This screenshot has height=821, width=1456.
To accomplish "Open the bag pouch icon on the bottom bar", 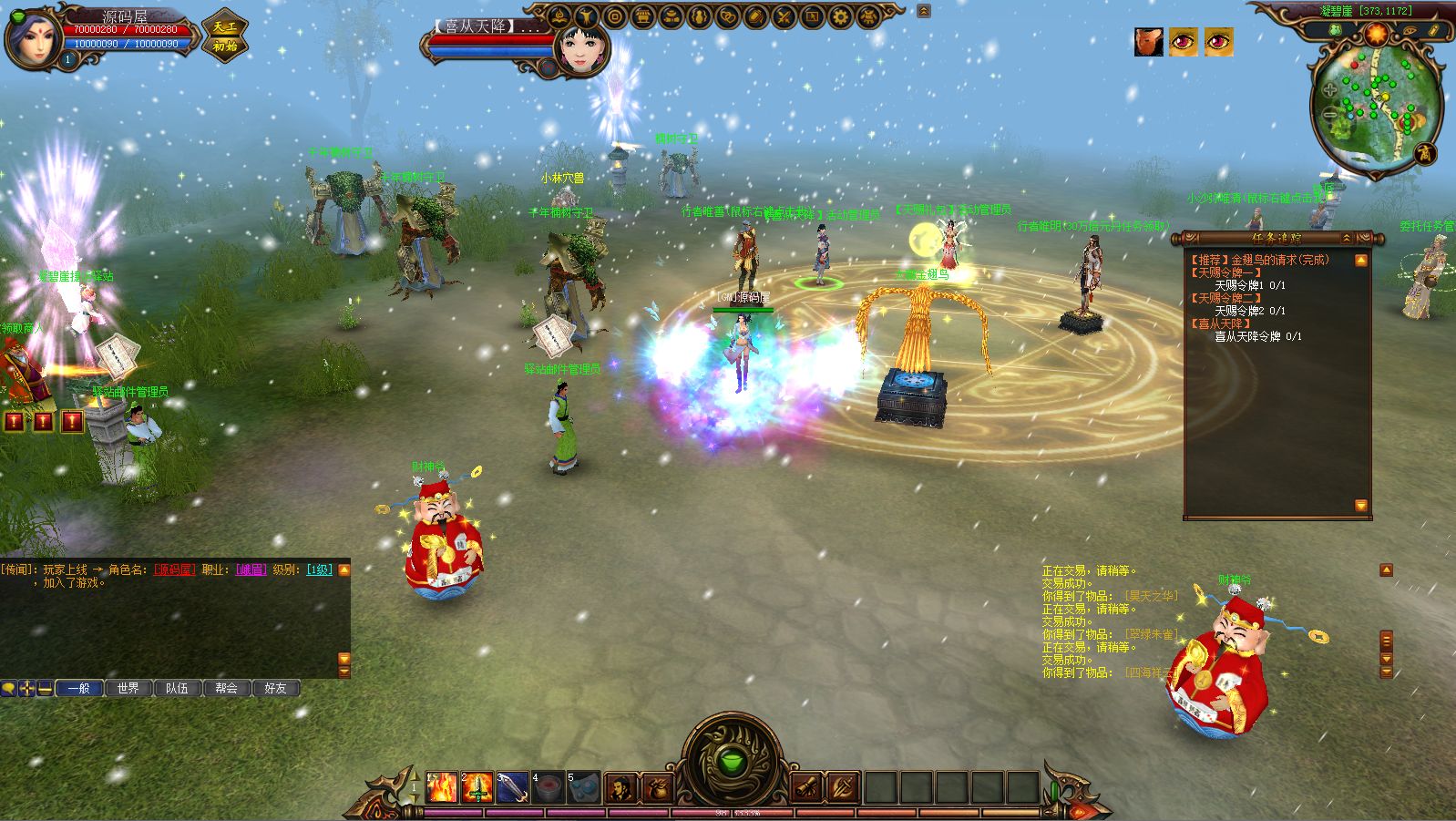I will (x=658, y=787).
